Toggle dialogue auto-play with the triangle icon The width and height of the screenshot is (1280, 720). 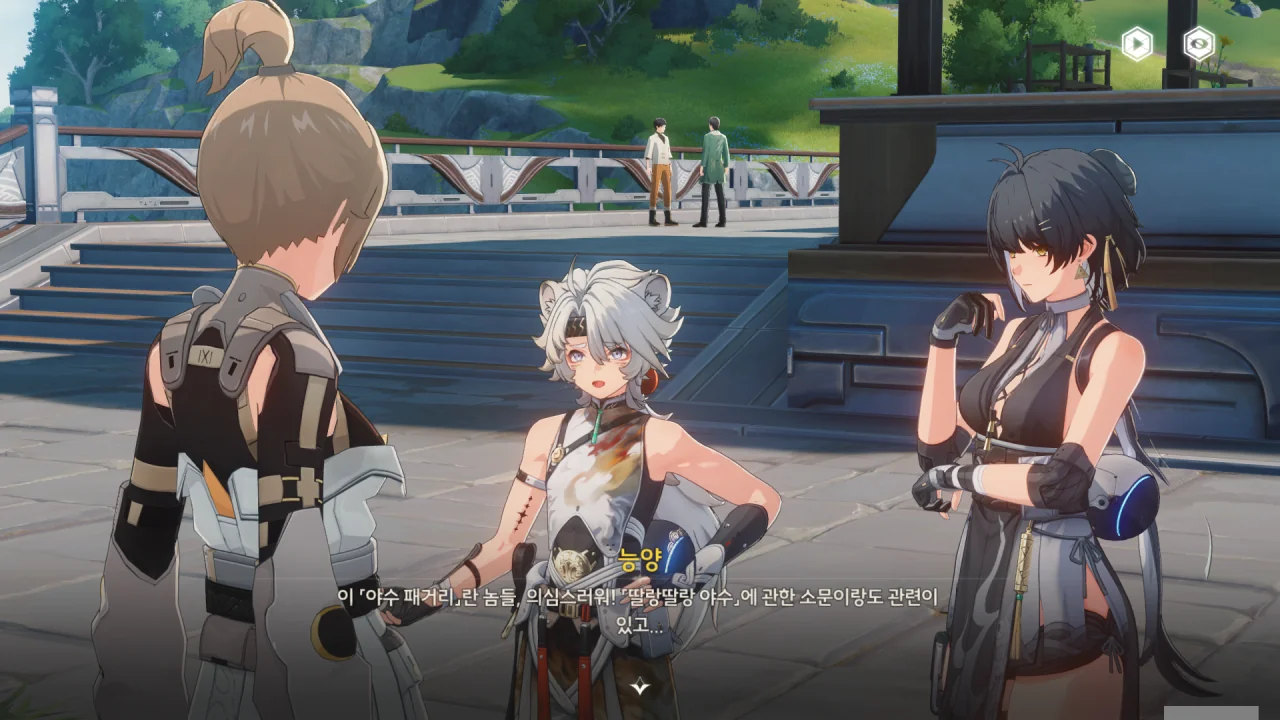pyautogui.click(x=1137, y=43)
